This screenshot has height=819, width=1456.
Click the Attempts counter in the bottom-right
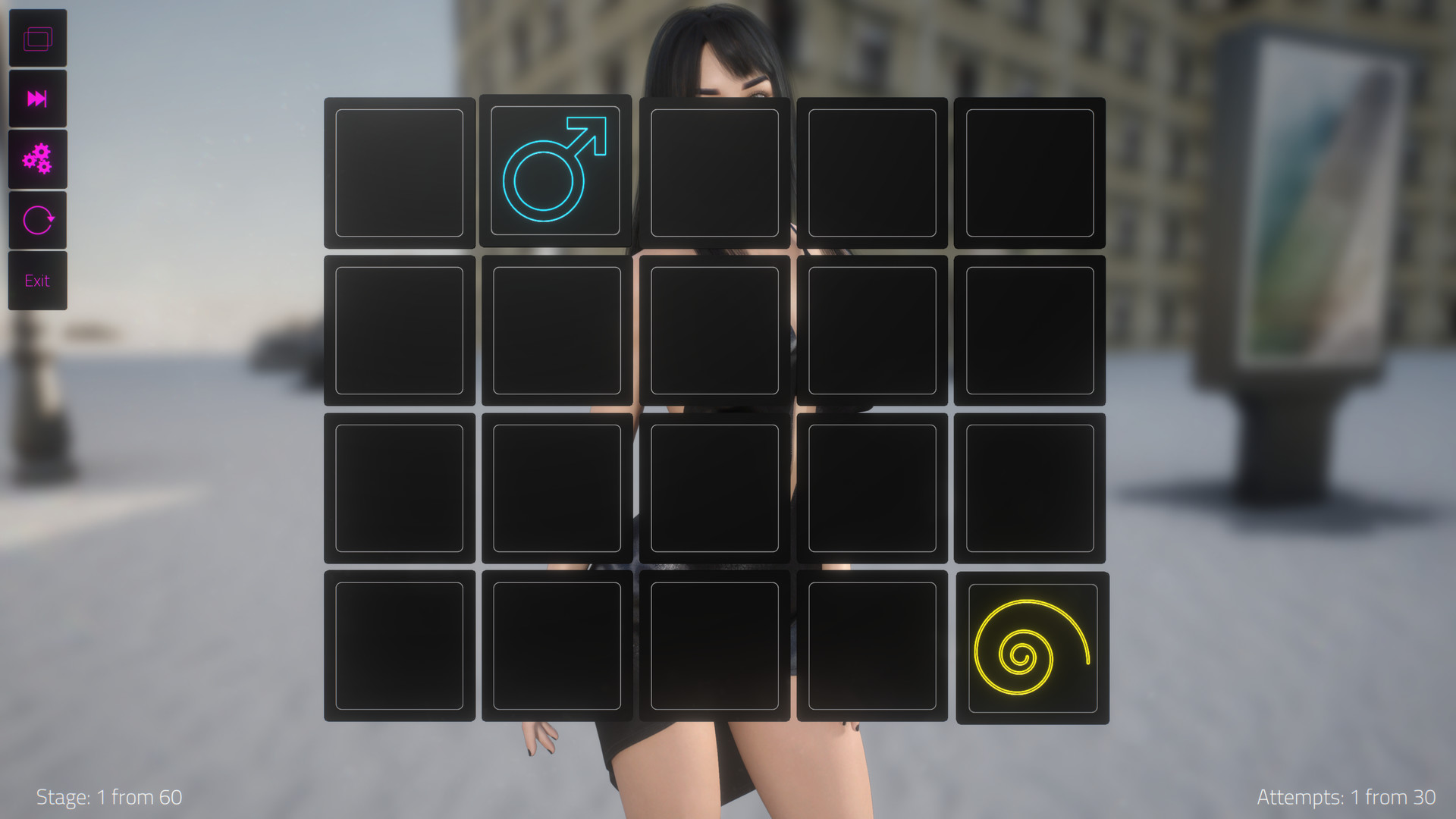[1346, 797]
